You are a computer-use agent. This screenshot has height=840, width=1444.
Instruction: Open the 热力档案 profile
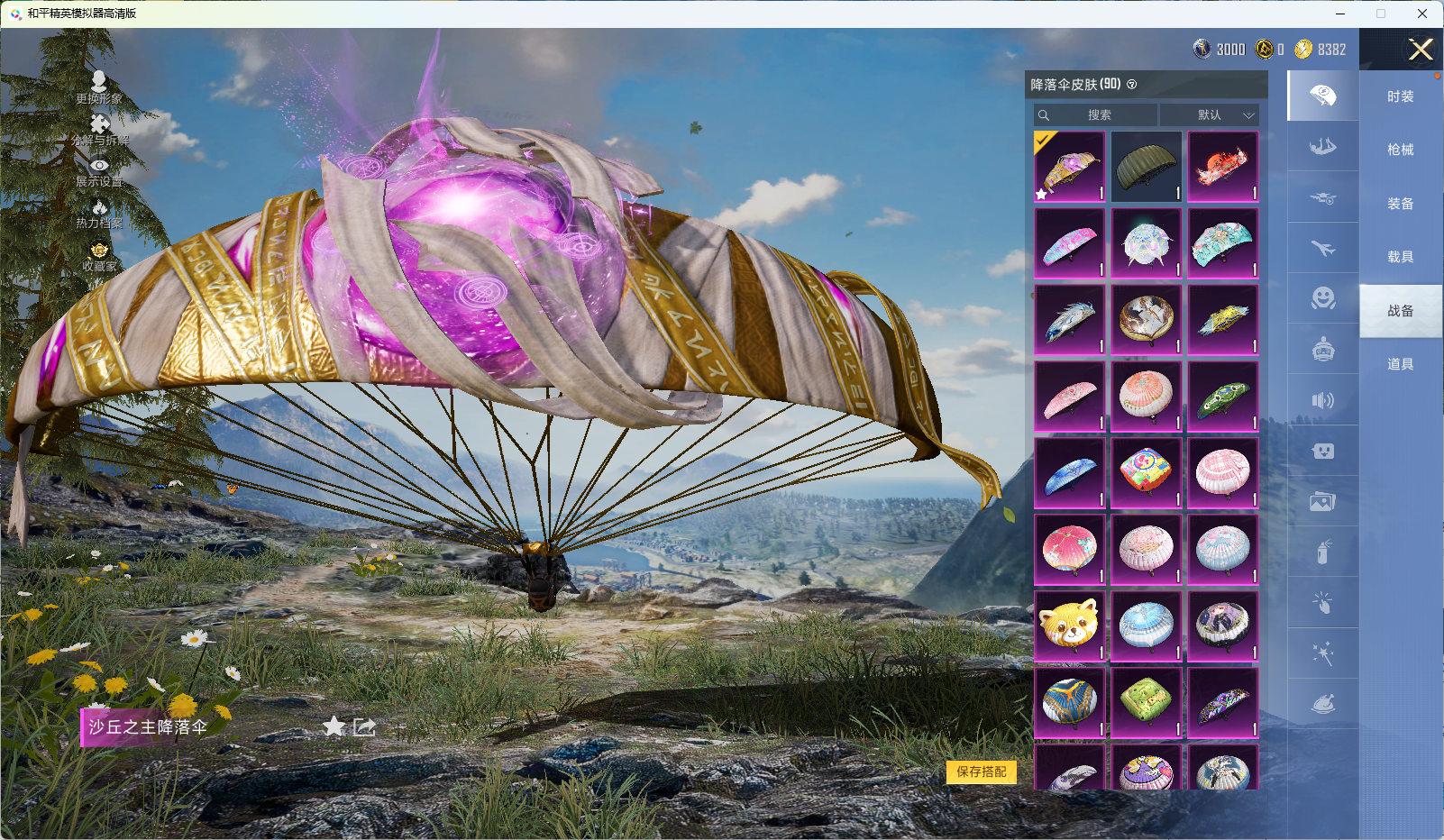coord(99,215)
